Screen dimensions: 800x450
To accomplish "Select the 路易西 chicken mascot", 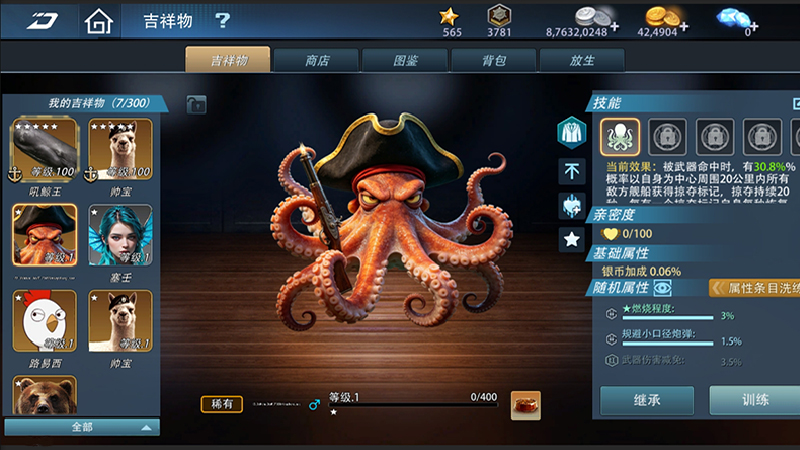I will coord(44,322).
